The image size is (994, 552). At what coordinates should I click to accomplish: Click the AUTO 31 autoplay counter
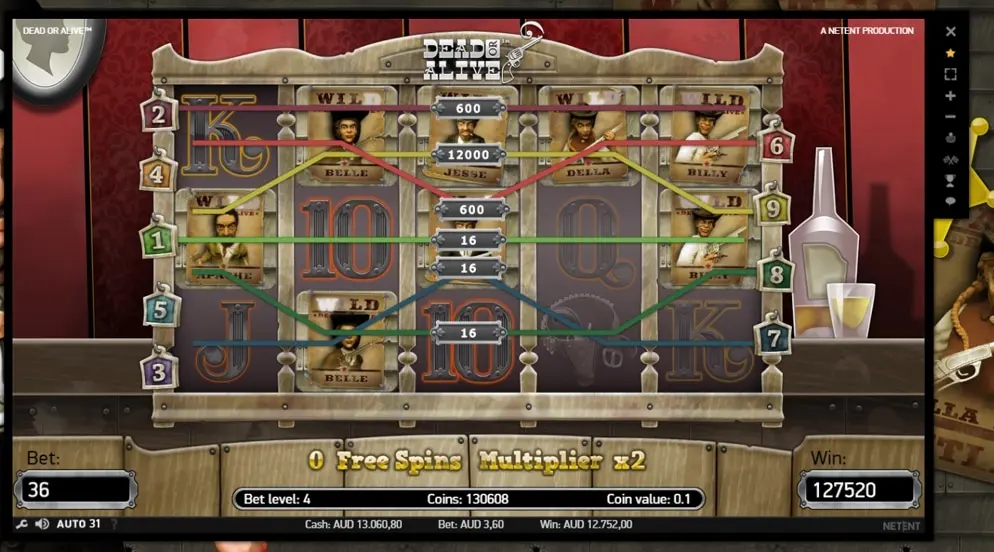(x=79, y=524)
